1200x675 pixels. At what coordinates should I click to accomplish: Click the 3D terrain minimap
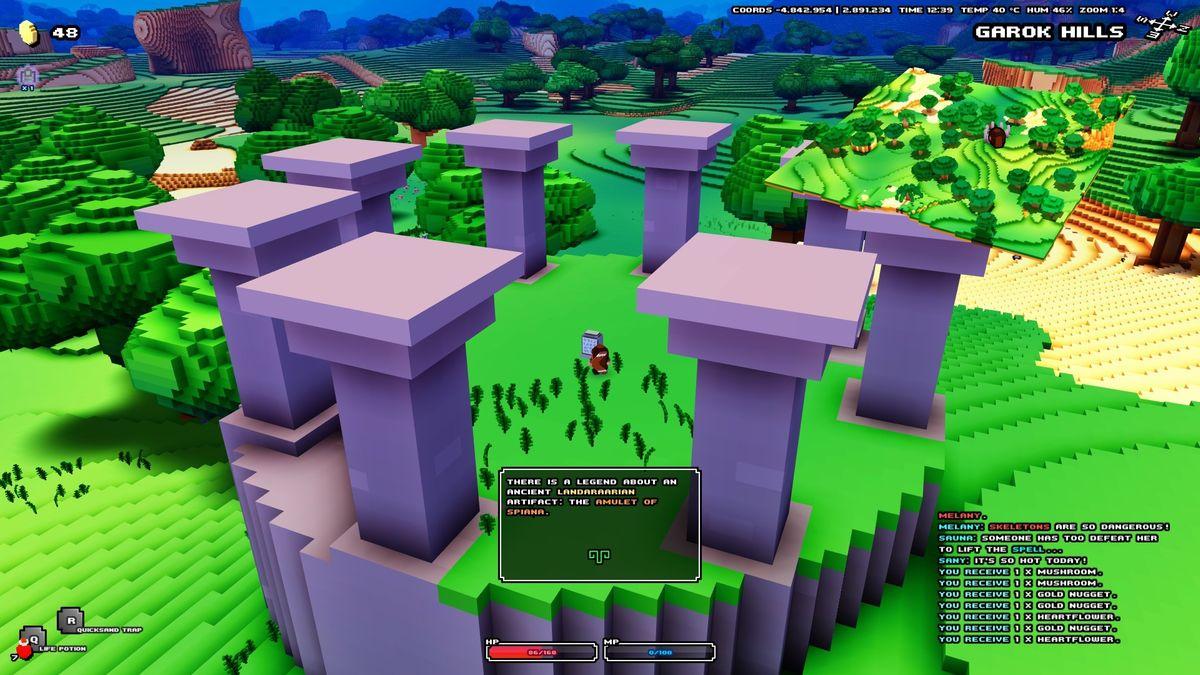[x=950, y=150]
